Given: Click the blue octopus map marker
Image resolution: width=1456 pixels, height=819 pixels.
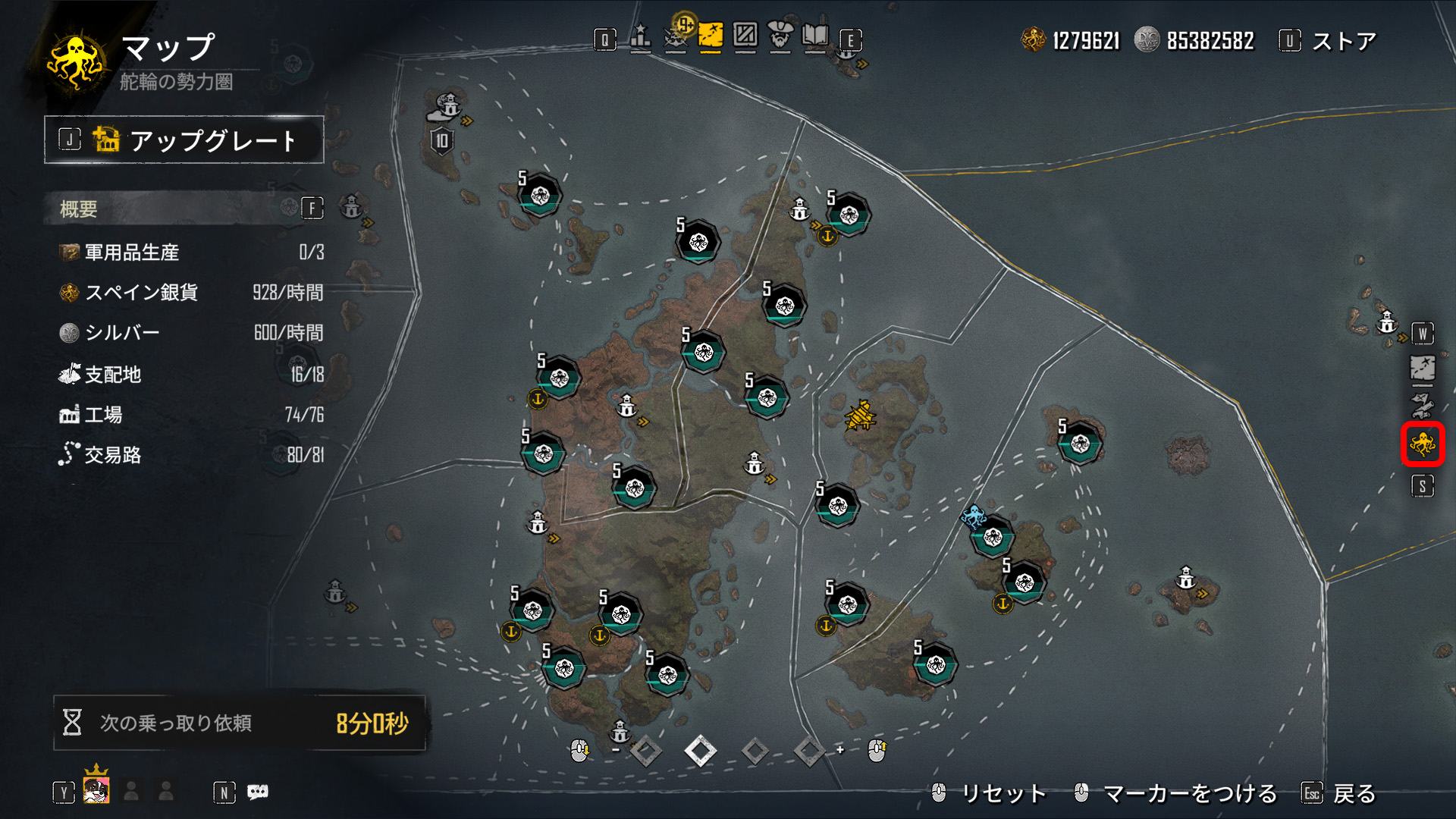Looking at the screenshot, I should [973, 518].
